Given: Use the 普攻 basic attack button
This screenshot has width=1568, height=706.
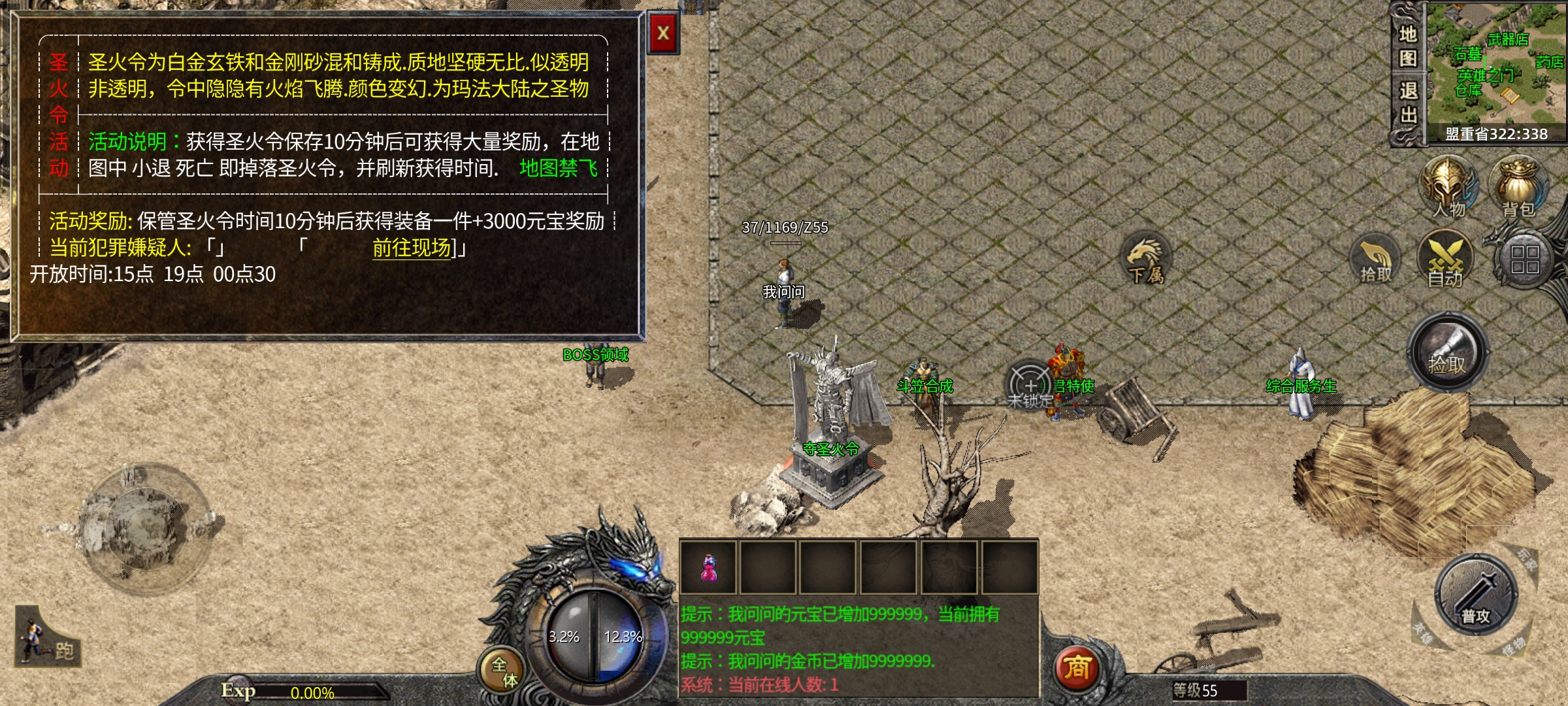Looking at the screenshot, I should click(x=1475, y=595).
